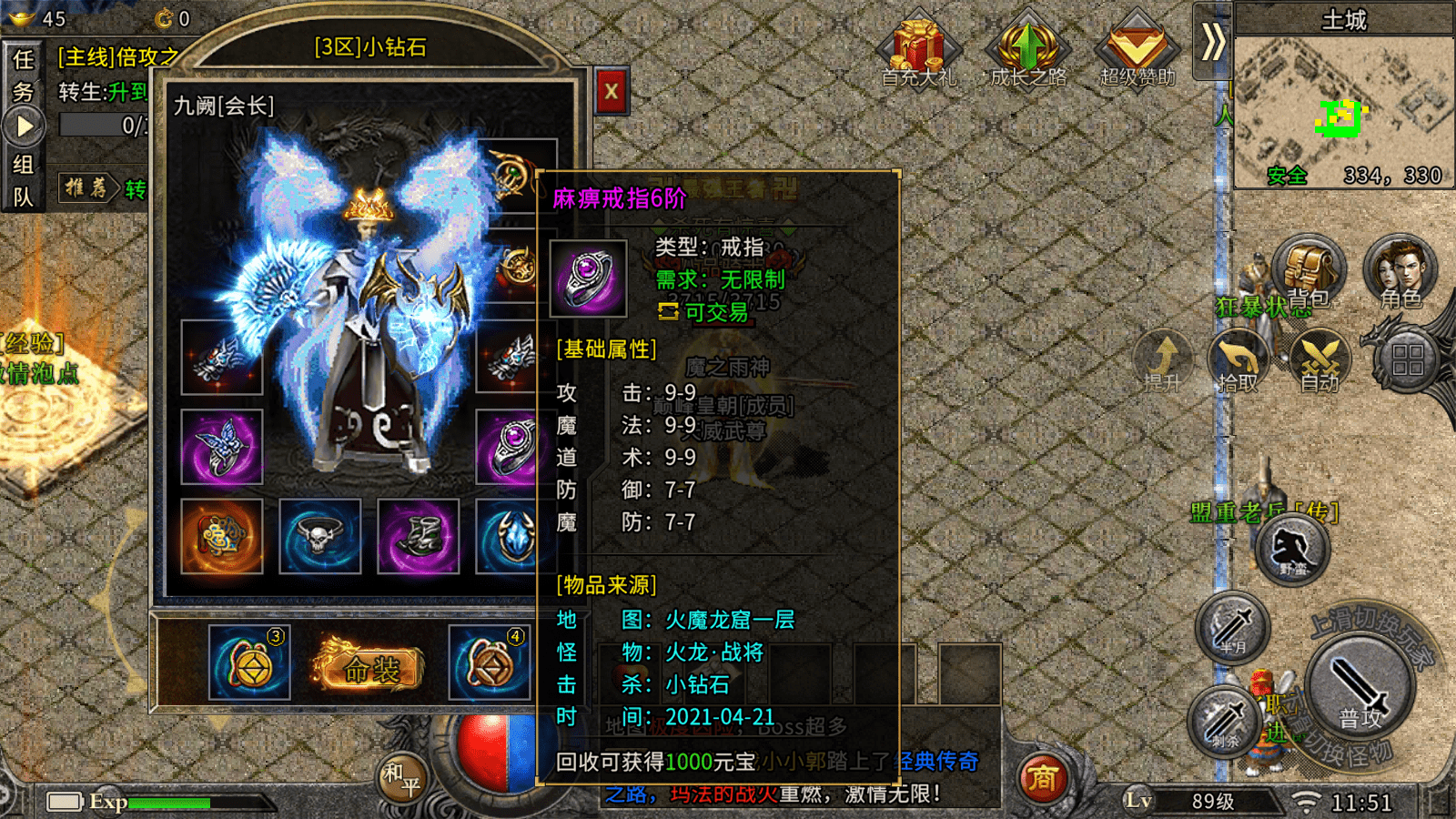Collapse the top icon bar with the arrow
Image resolution: width=1456 pixels, height=819 pixels.
pyautogui.click(x=1212, y=42)
